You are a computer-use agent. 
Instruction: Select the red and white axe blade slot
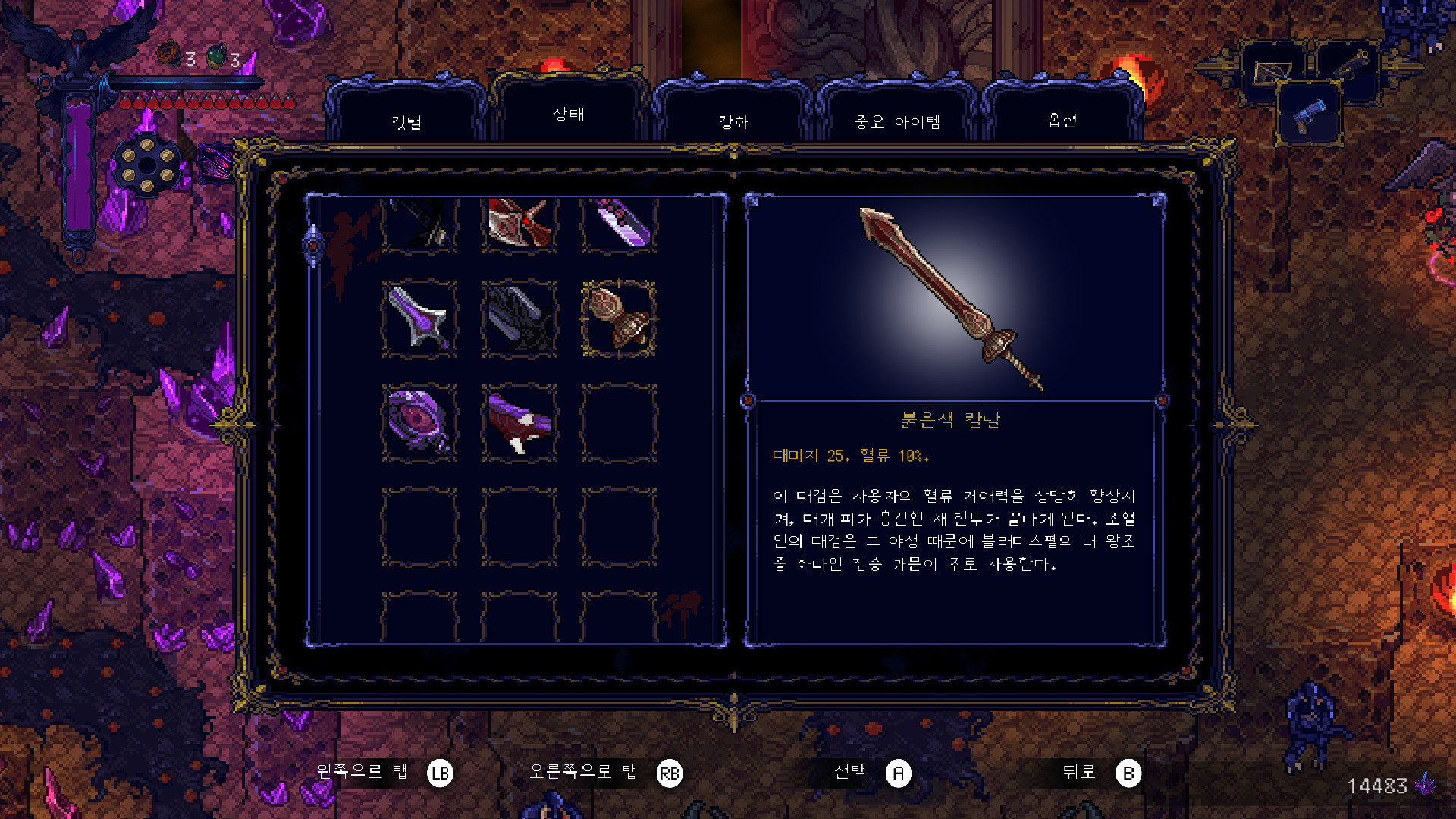519,224
